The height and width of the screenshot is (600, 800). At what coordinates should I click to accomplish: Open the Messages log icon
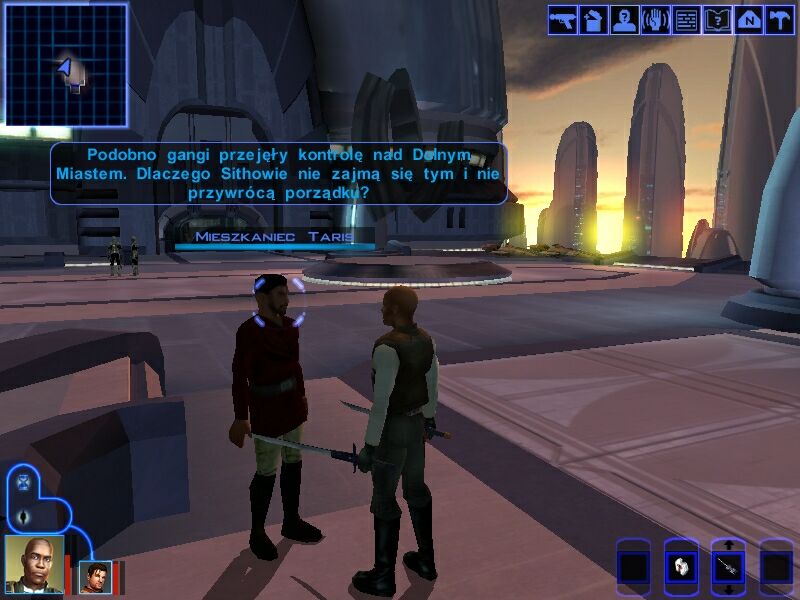pos(686,20)
